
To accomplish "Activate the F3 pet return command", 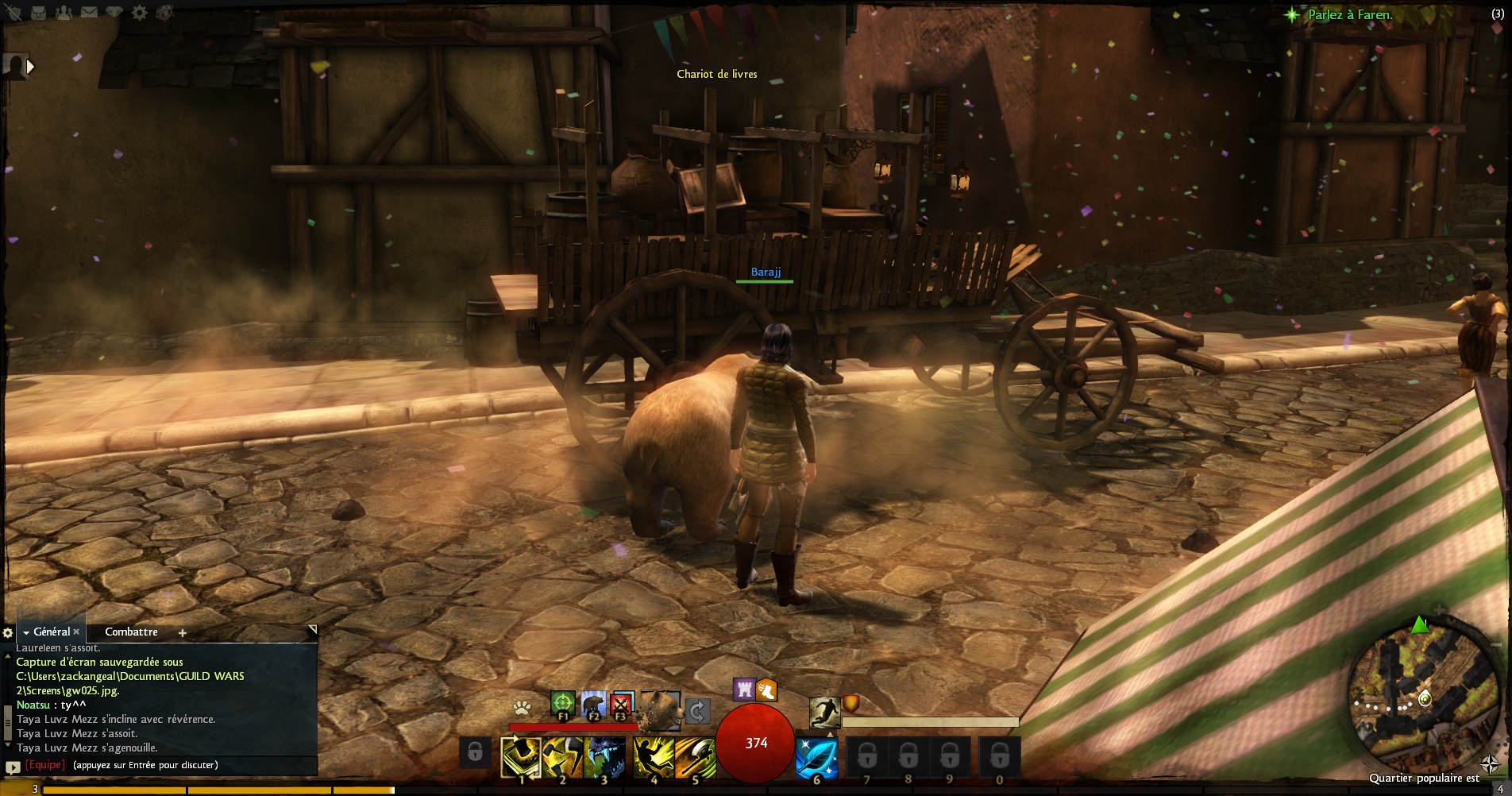I will [x=622, y=704].
